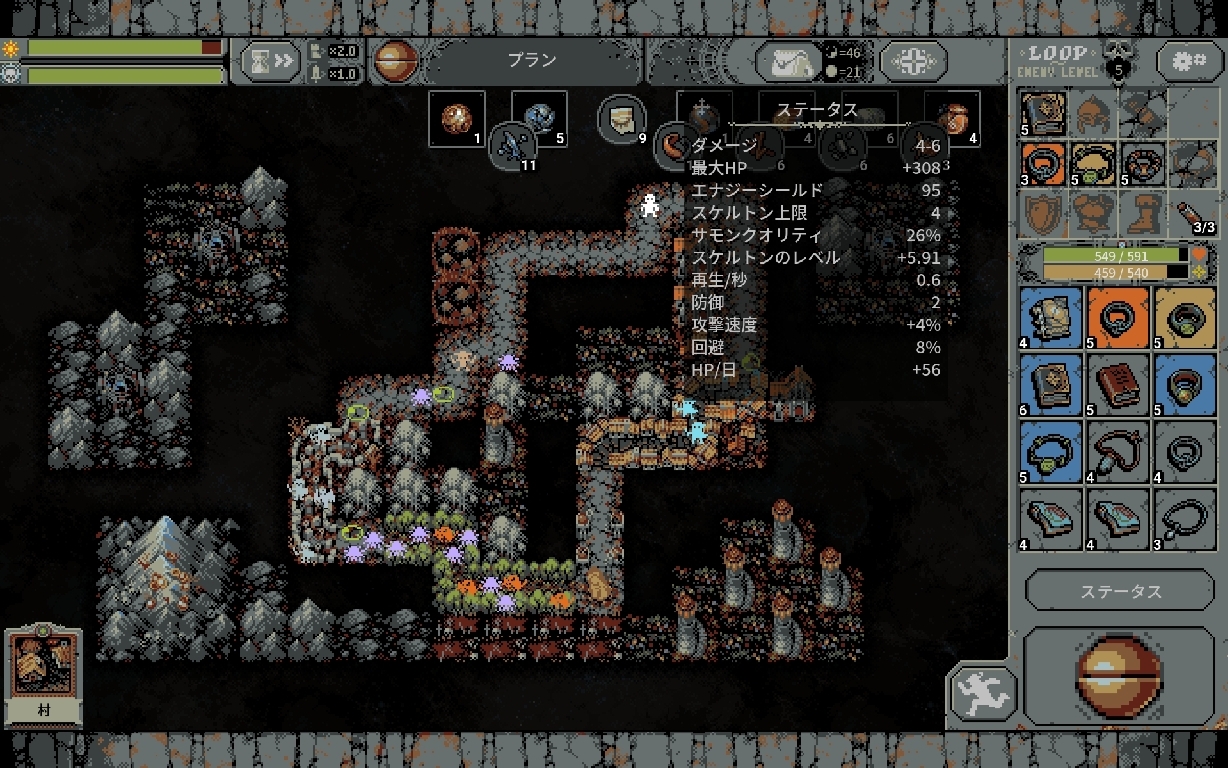Select the equipped orange level 3 ring
This screenshot has height=768, width=1228.
click(1043, 163)
